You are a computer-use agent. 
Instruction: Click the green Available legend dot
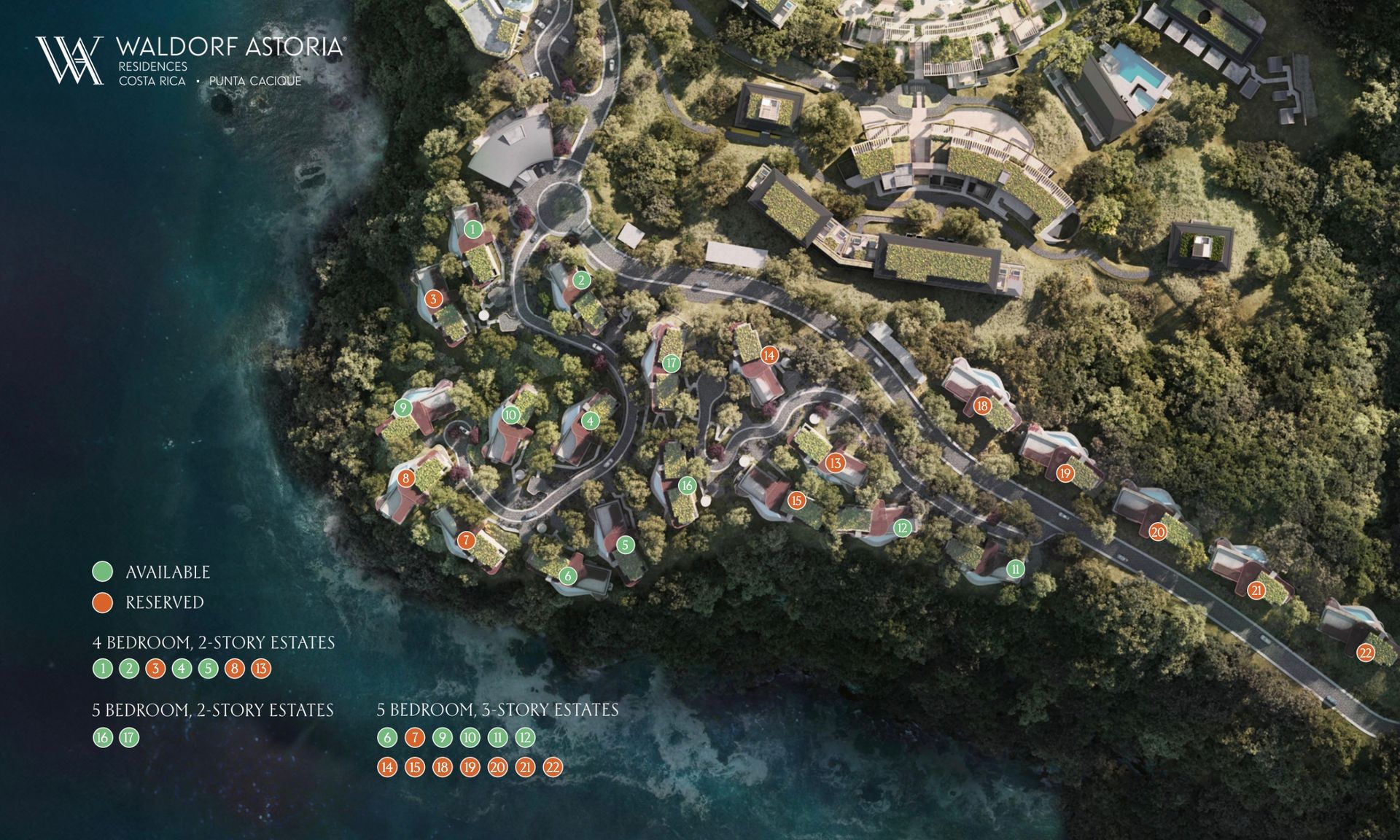[103, 572]
